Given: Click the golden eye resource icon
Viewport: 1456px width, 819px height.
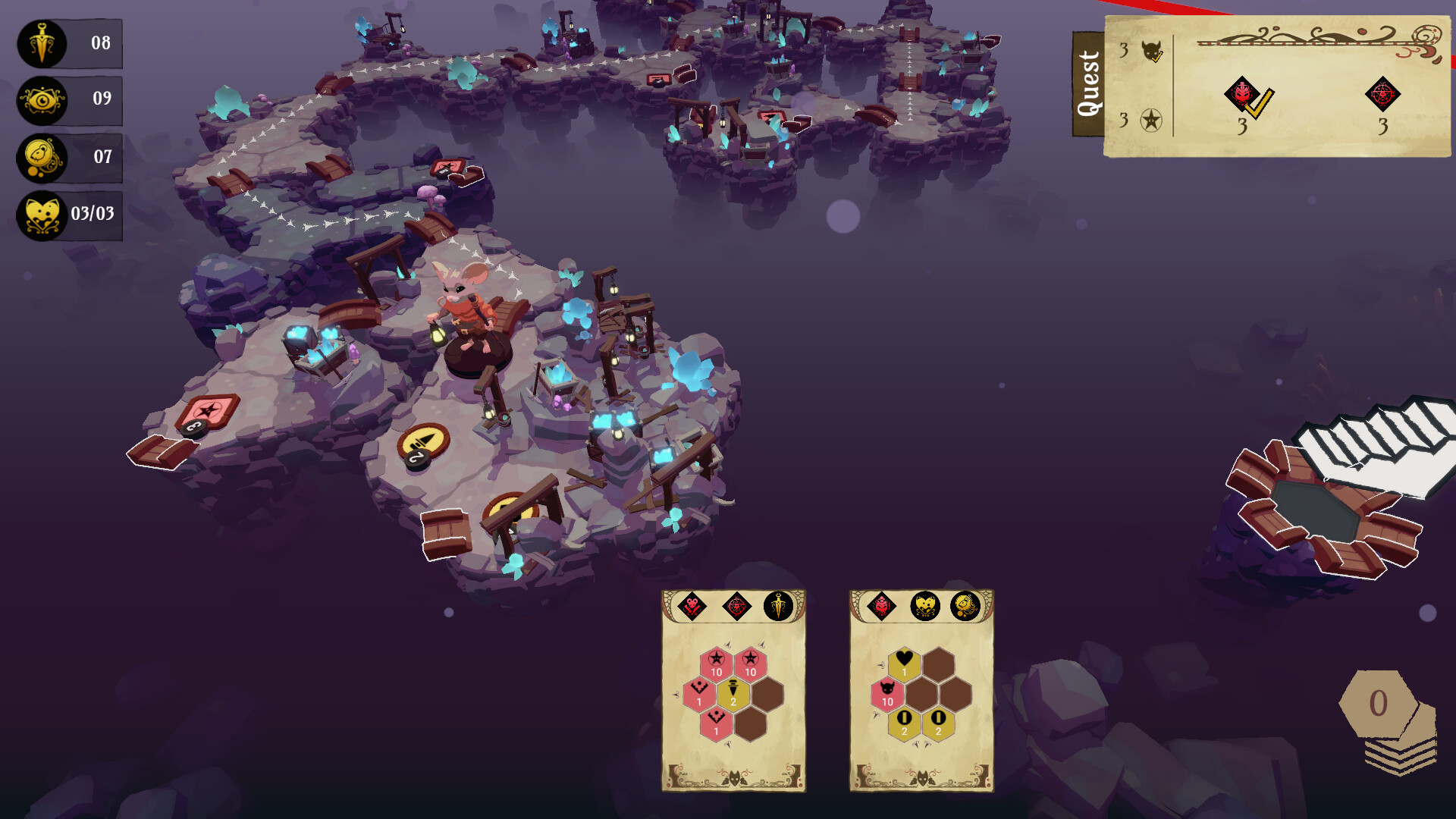Looking at the screenshot, I should (42, 100).
